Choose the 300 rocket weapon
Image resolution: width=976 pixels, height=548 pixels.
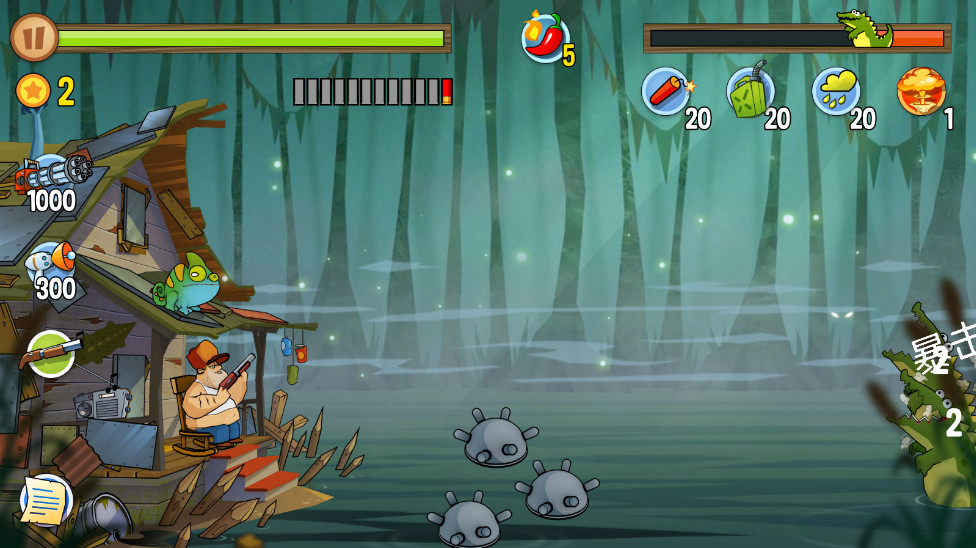50,263
